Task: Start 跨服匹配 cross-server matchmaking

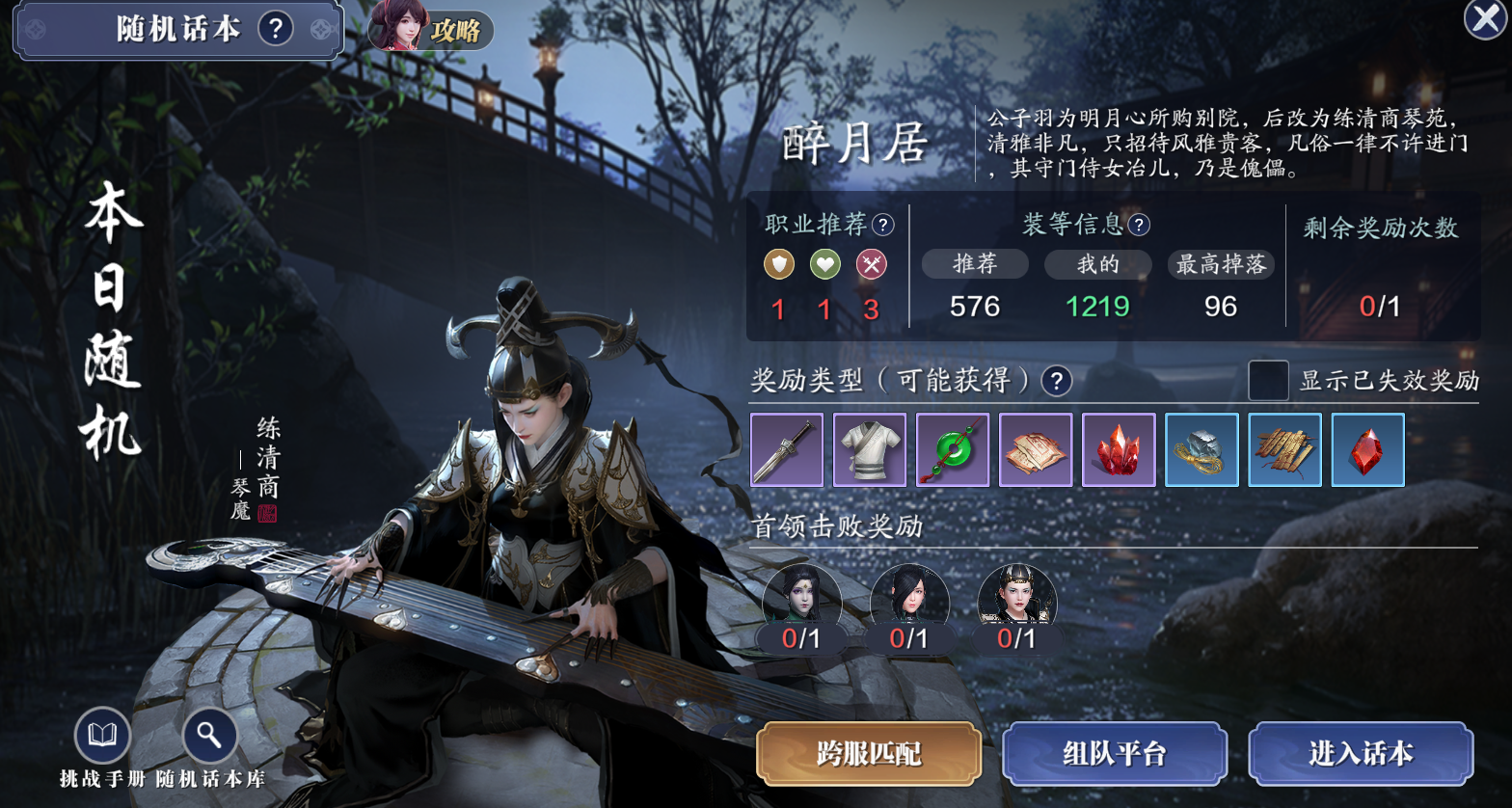Action: pos(869,753)
